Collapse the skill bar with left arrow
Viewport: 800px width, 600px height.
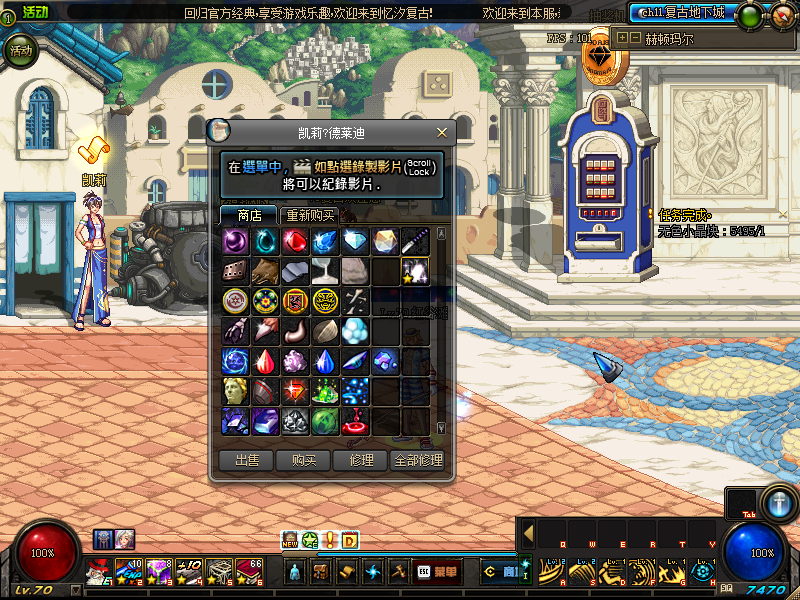tap(528, 533)
